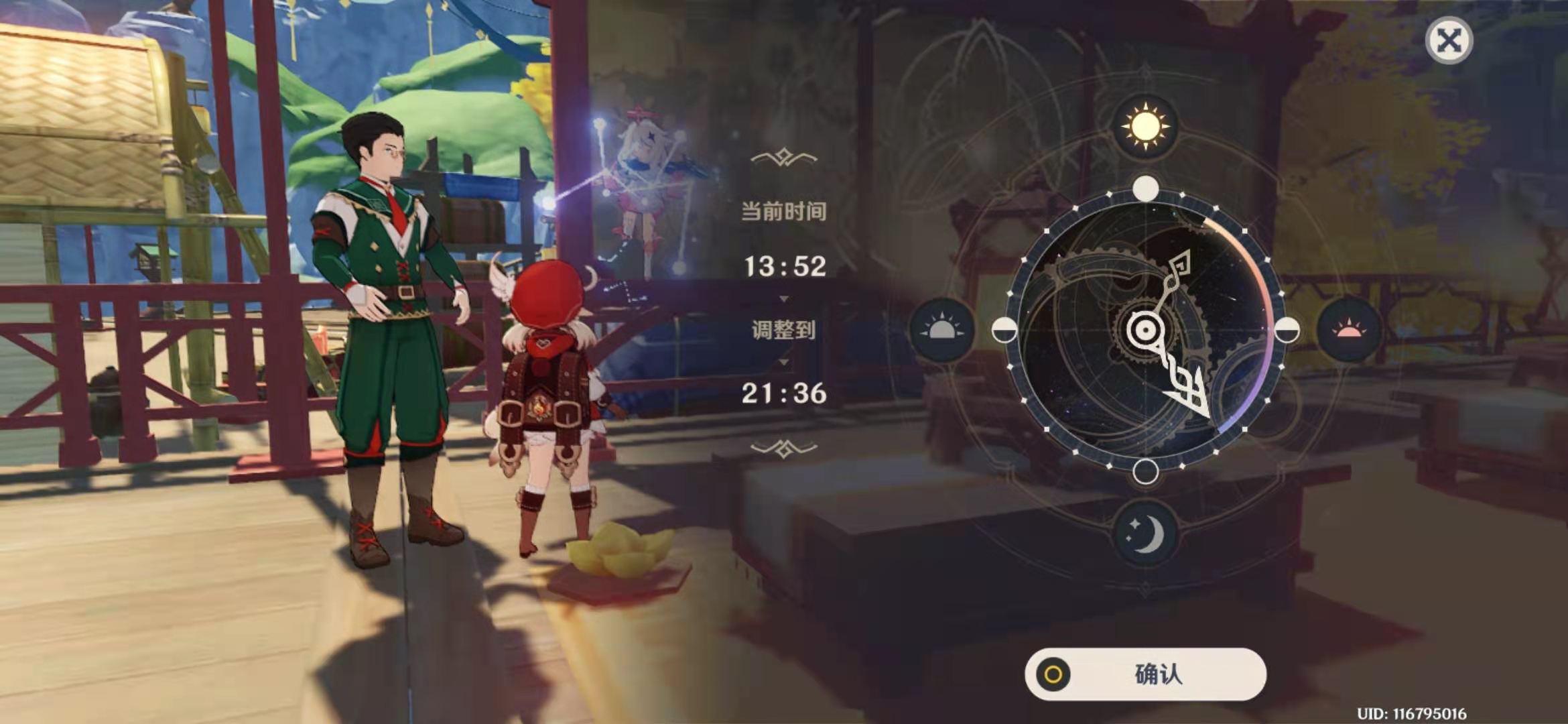Confirm the time change with 确认
The image size is (1568, 724).
point(1145,674)
